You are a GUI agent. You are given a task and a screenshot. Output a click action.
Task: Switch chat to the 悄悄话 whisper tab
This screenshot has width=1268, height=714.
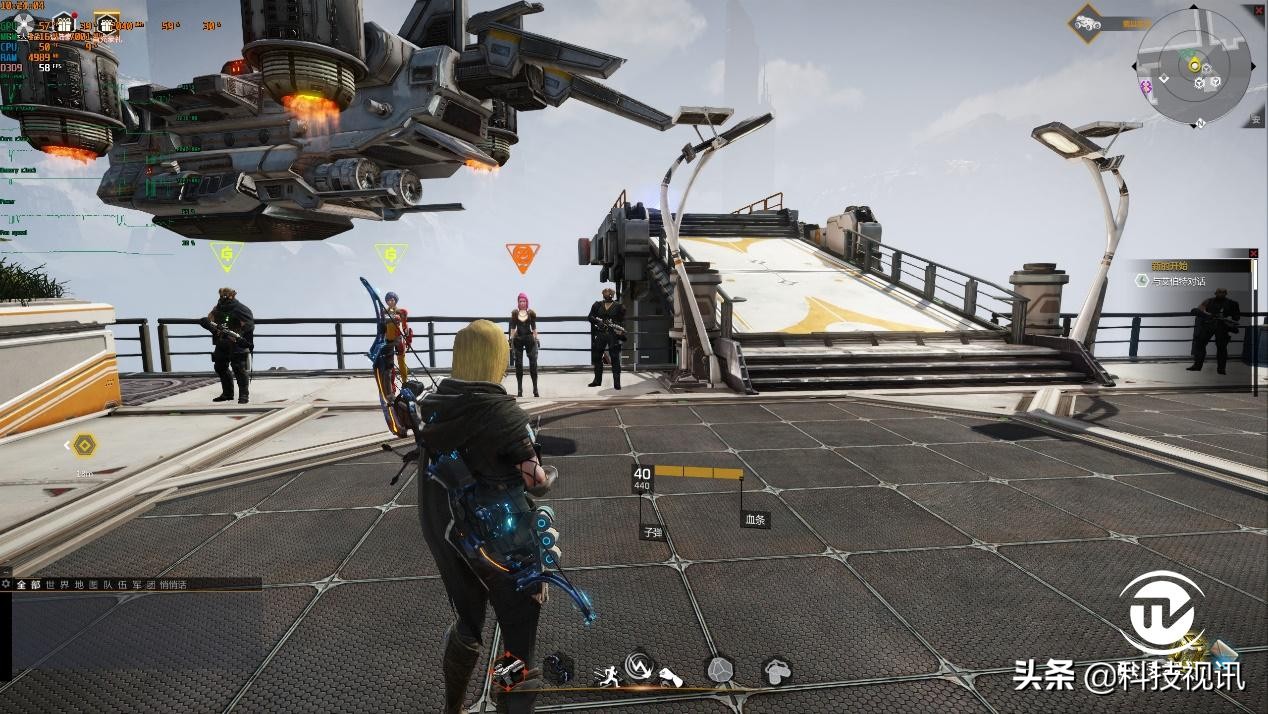pyautogui.click(x=173, y=584)
